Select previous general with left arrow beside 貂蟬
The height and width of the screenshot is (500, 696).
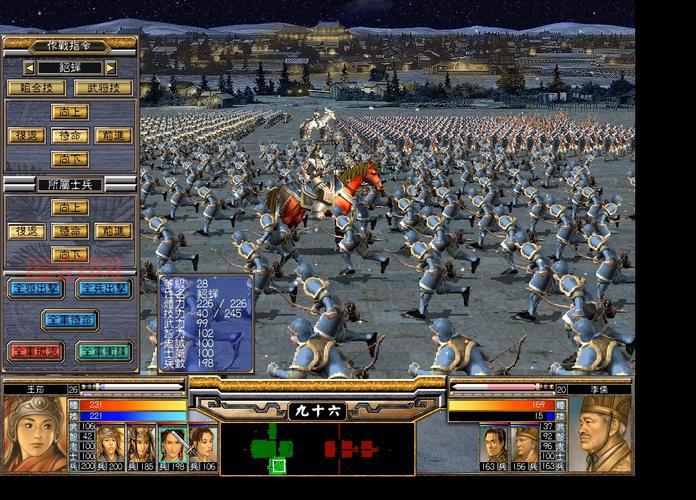coord(30,68)
